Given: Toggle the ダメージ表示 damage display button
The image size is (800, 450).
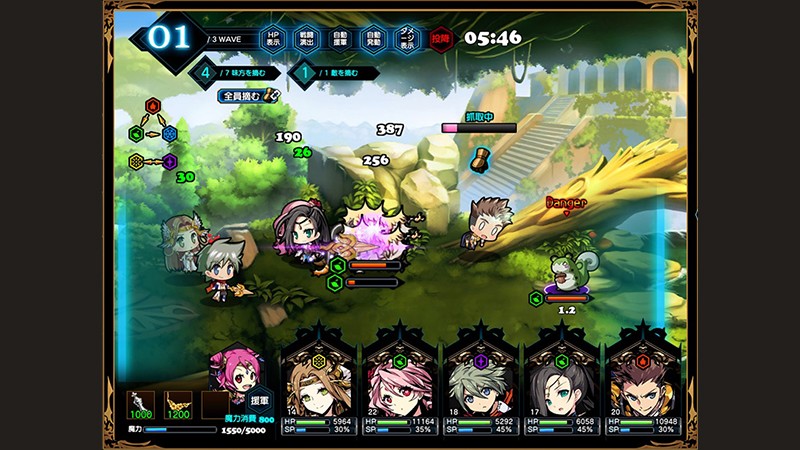Looking at the screenshot, I should [x=406, y=39].
